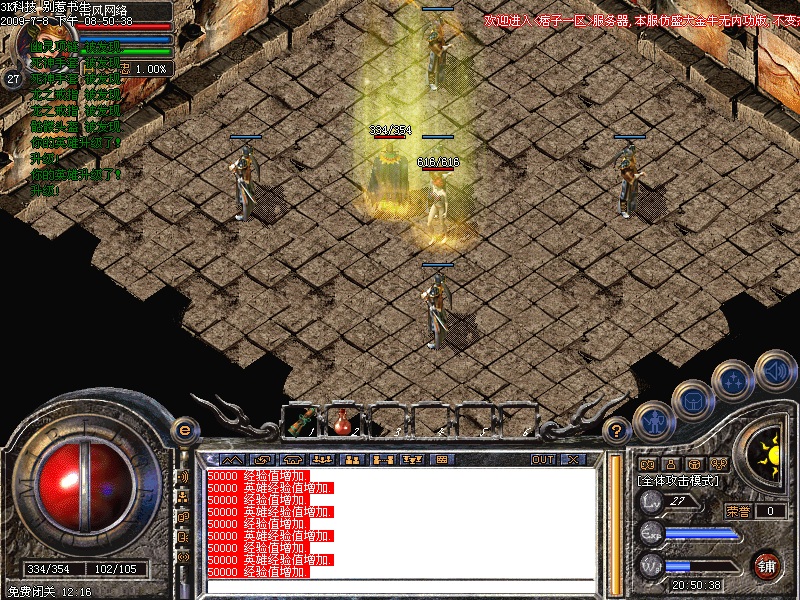
Task: Select the green scroll in belt slot 1
Action: pyautogui.click(x=300, y=421)
